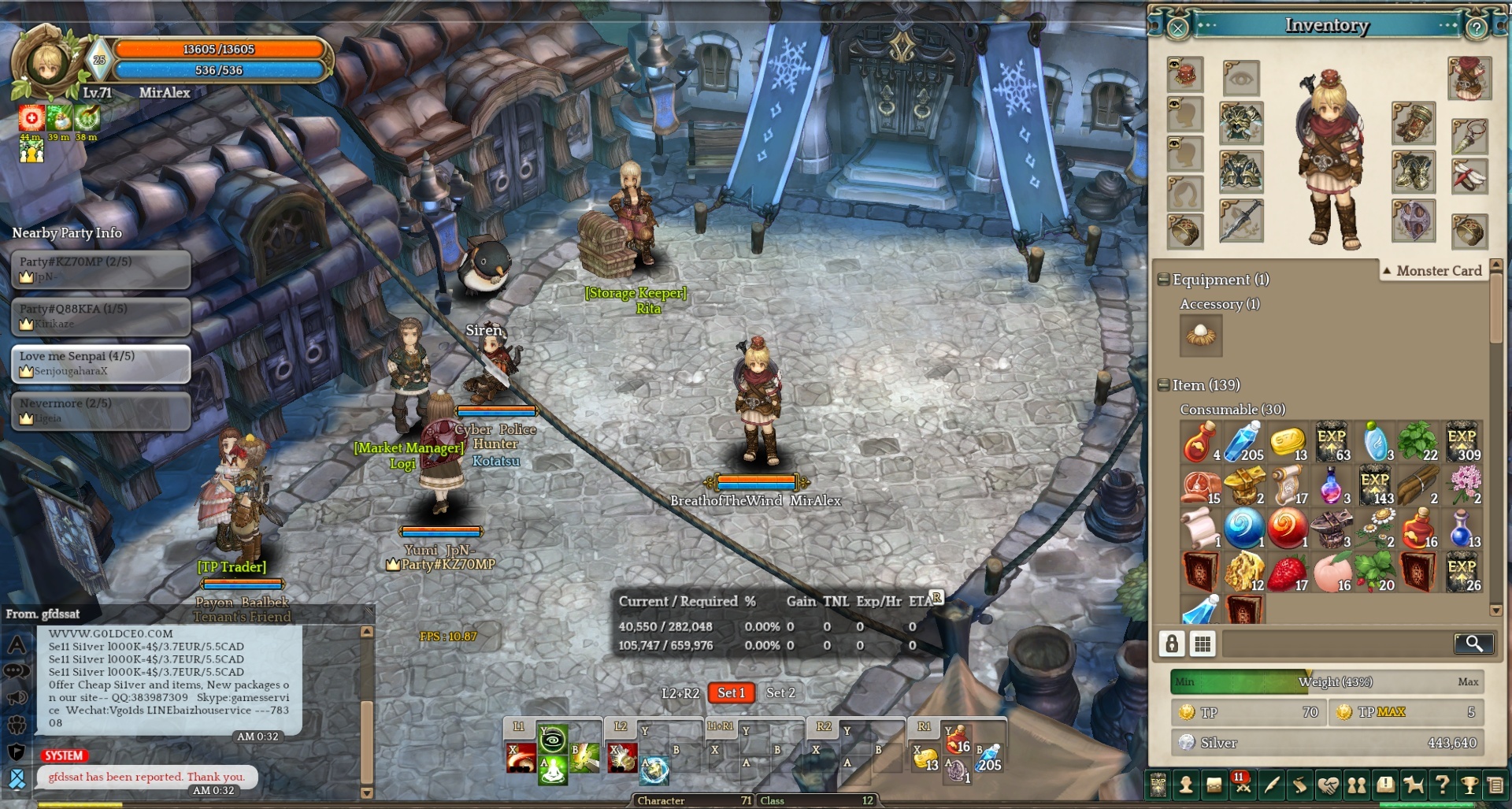Screen dimensions: 1512x809
Task: Click the inventory grid sort button
Action: pyautogui.click(x=1203, y=644)
